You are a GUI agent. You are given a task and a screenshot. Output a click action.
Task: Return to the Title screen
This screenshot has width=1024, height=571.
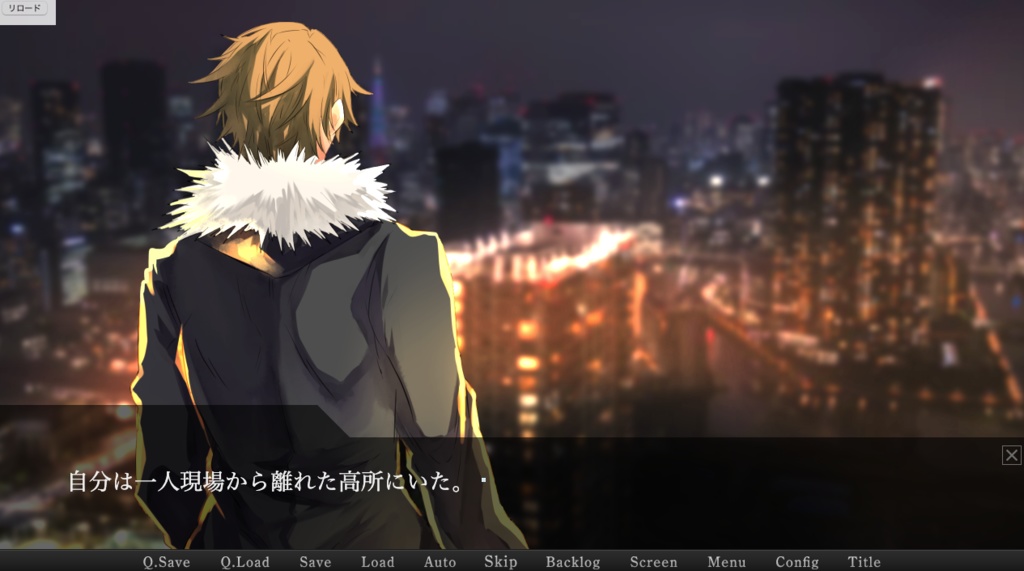point(865,562)
